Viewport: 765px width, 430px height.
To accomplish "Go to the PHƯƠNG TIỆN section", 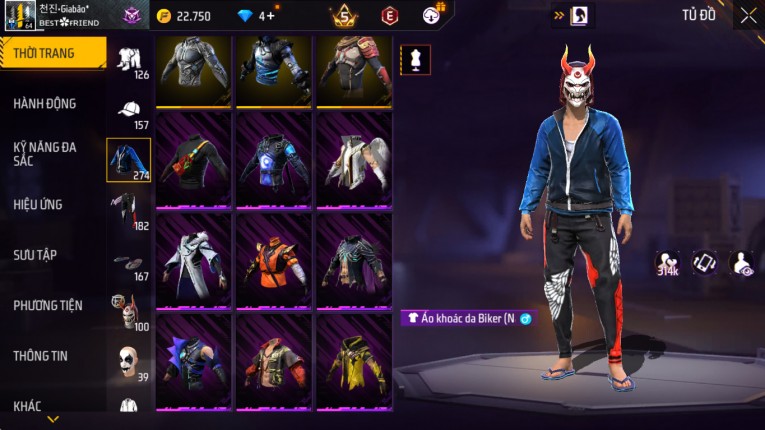I will [x=48, y=306].
